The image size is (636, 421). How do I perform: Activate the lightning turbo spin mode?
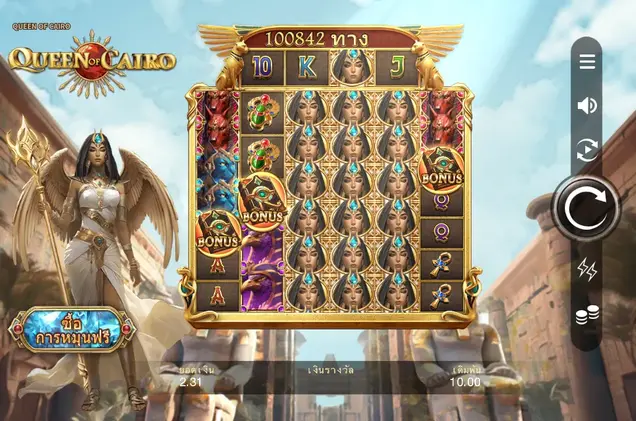587,268
